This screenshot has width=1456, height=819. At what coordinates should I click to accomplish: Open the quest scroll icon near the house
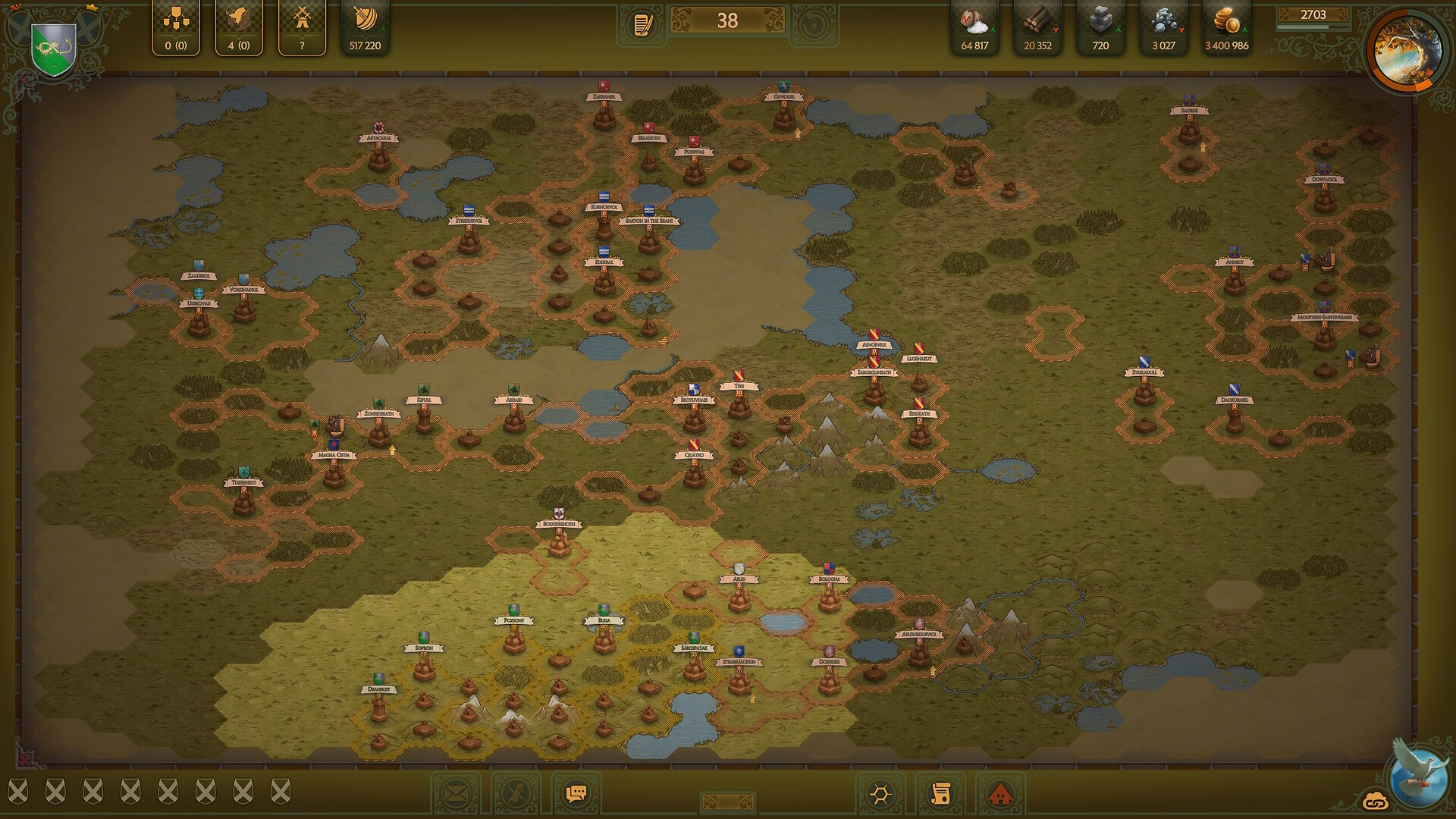coord(940,793)
